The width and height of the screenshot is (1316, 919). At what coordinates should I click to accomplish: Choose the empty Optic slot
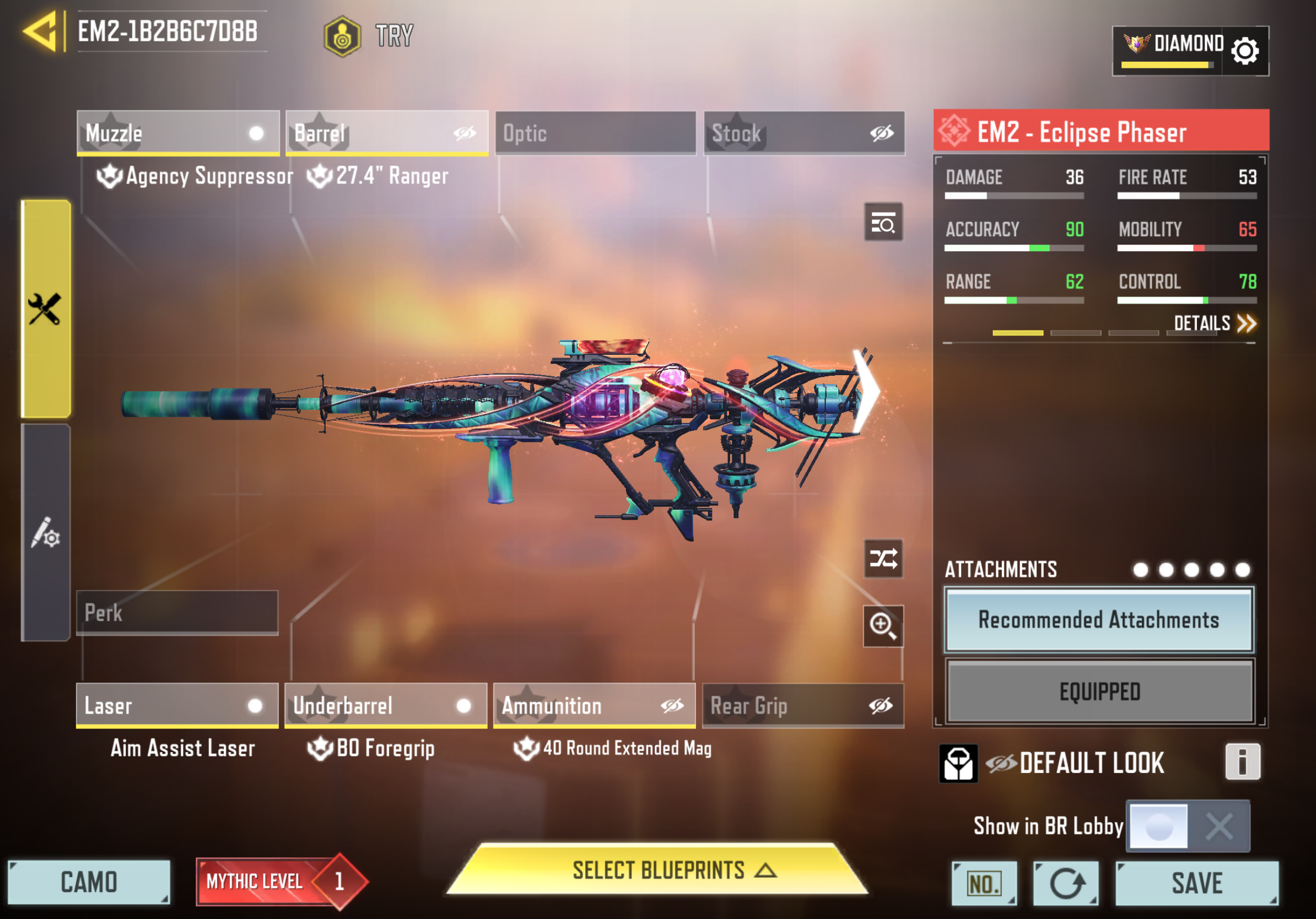(x=596, y=133)
